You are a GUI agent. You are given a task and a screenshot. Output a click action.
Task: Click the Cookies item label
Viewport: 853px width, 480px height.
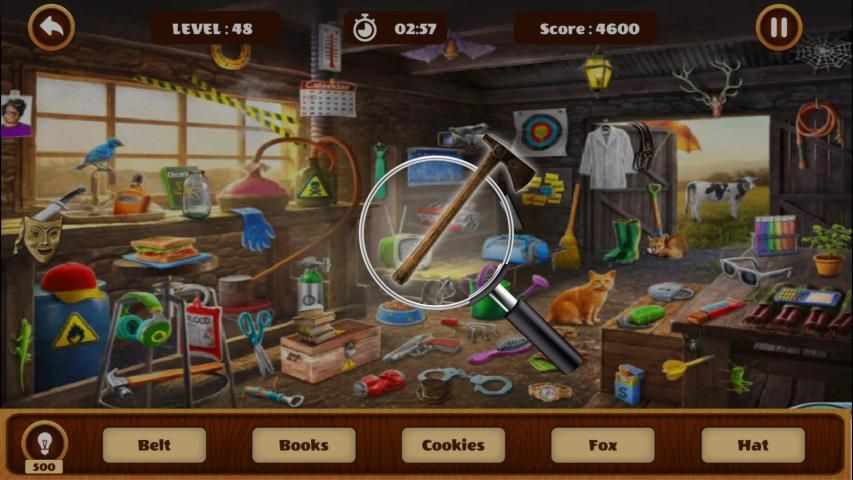click(x=453, y=445)
